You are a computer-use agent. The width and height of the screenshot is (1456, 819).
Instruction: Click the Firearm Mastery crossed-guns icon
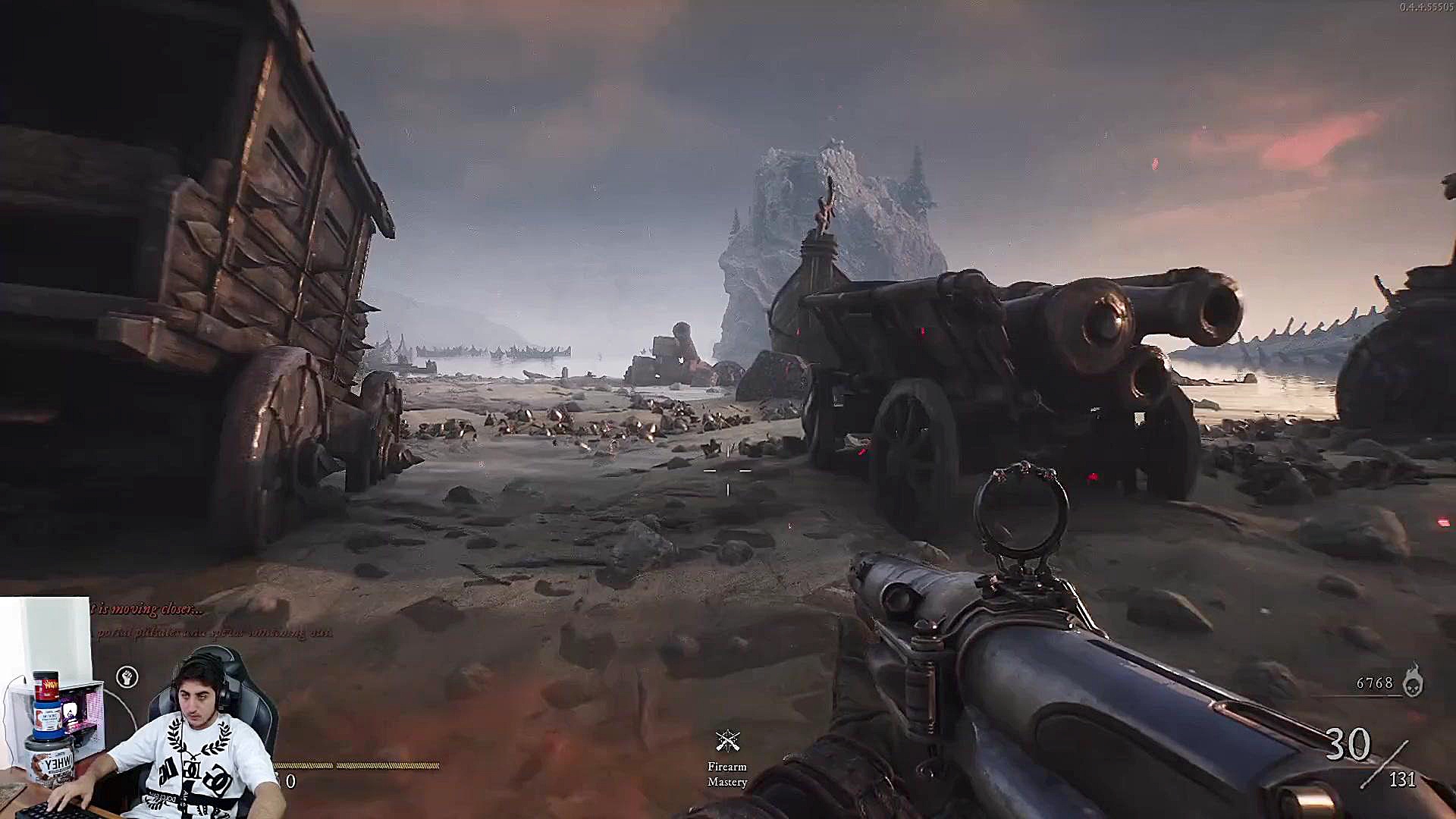click(727, 741)
